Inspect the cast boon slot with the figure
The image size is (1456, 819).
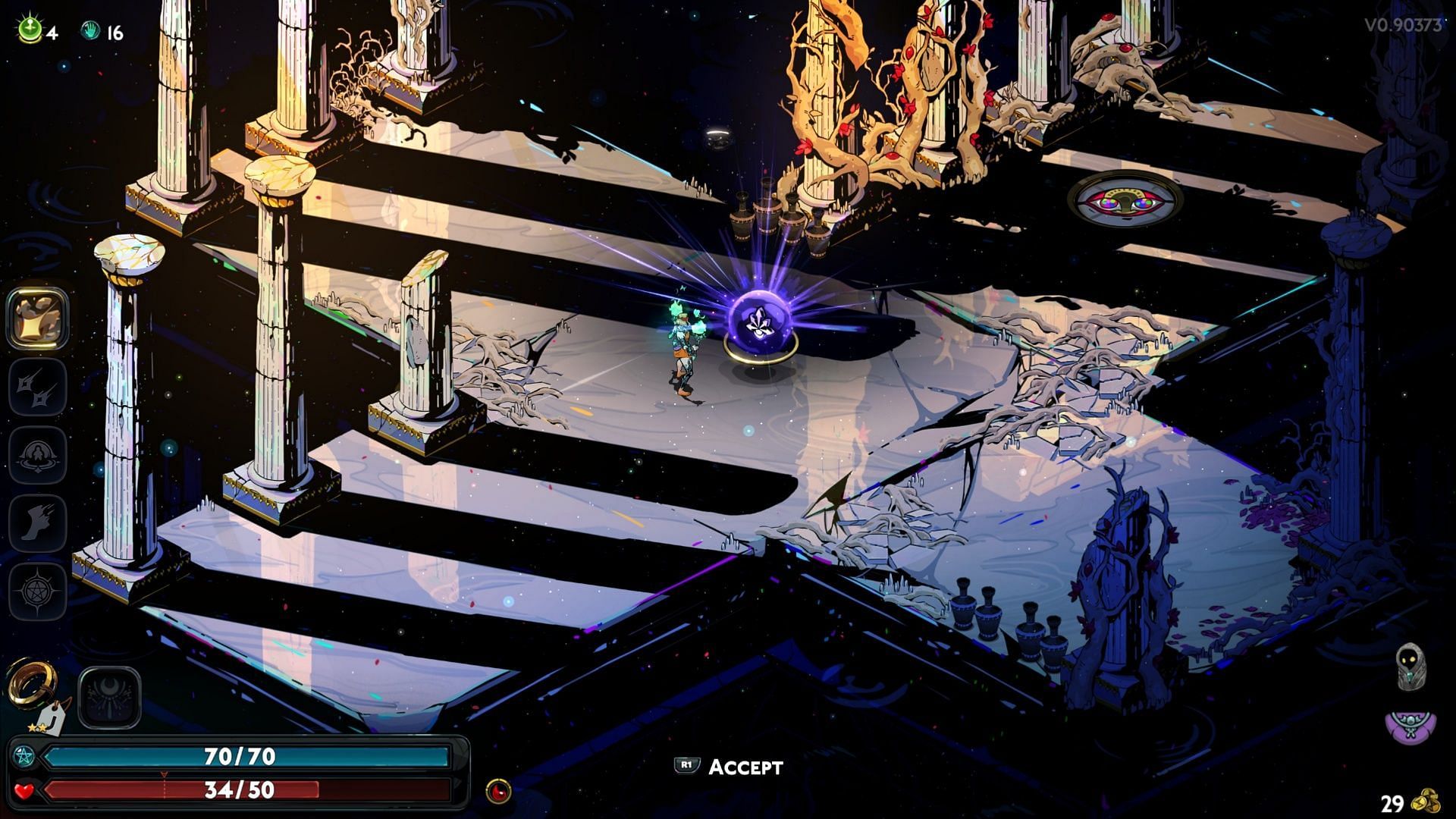[37, 455]
